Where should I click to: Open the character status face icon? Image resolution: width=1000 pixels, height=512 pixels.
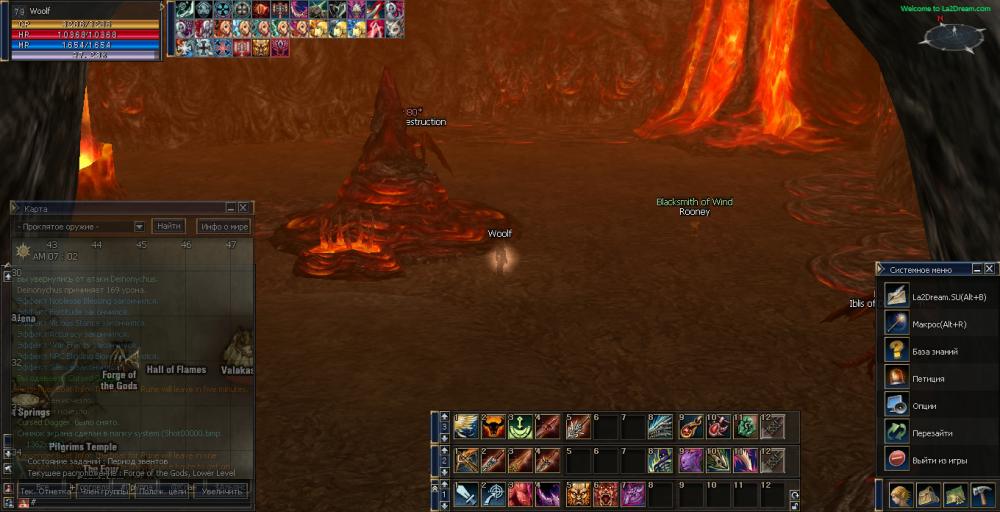900,494
